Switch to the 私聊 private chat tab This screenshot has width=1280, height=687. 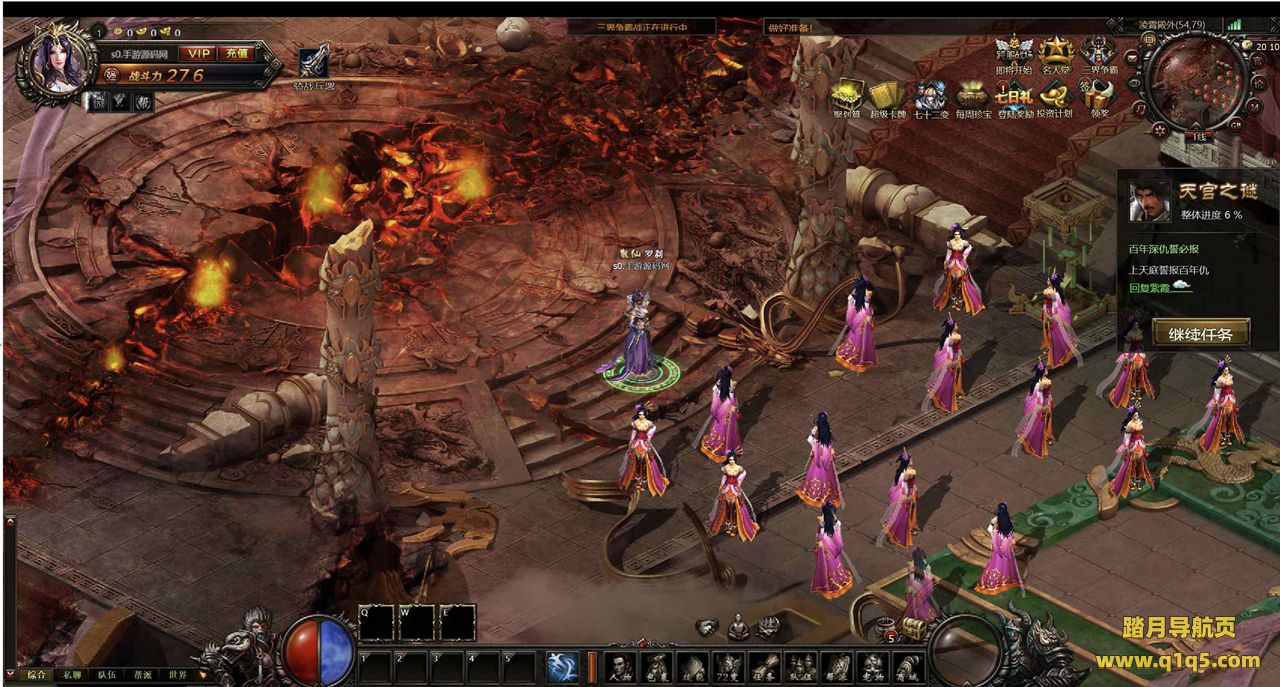(71, 675)
